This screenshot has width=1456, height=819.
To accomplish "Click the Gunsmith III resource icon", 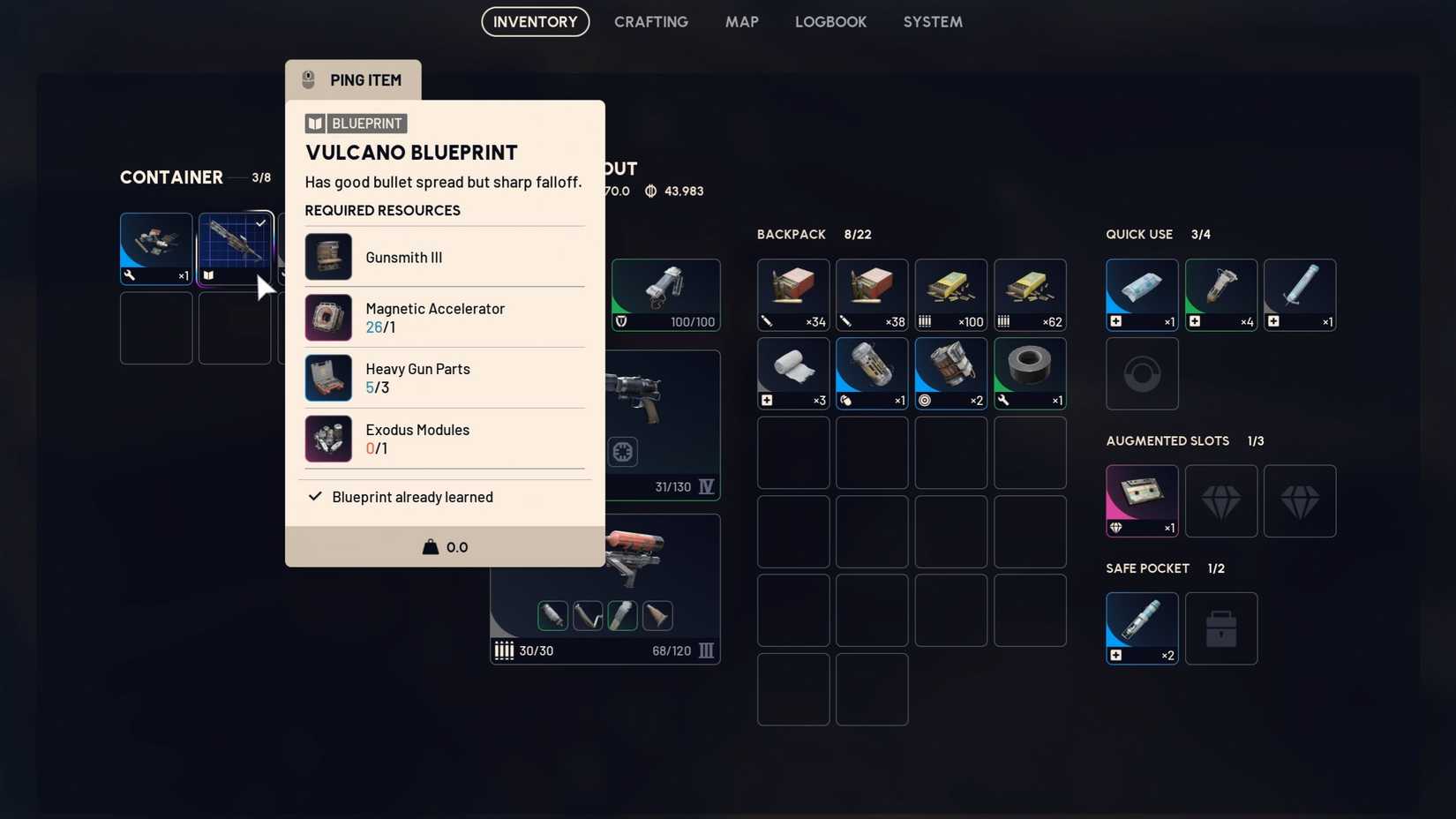I will 327,257.
